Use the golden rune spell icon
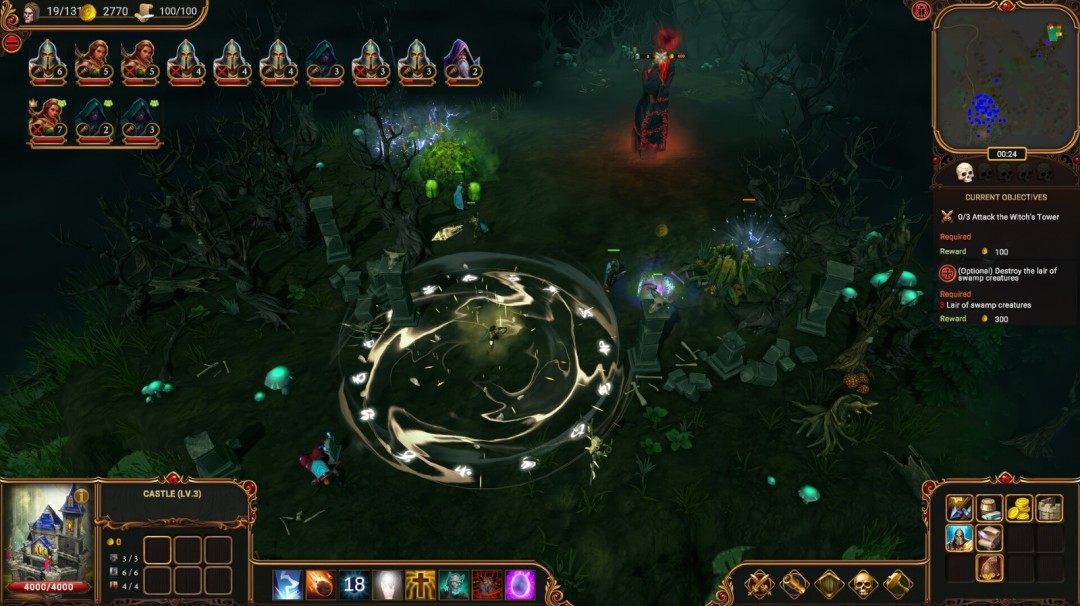 pos(420,585)
